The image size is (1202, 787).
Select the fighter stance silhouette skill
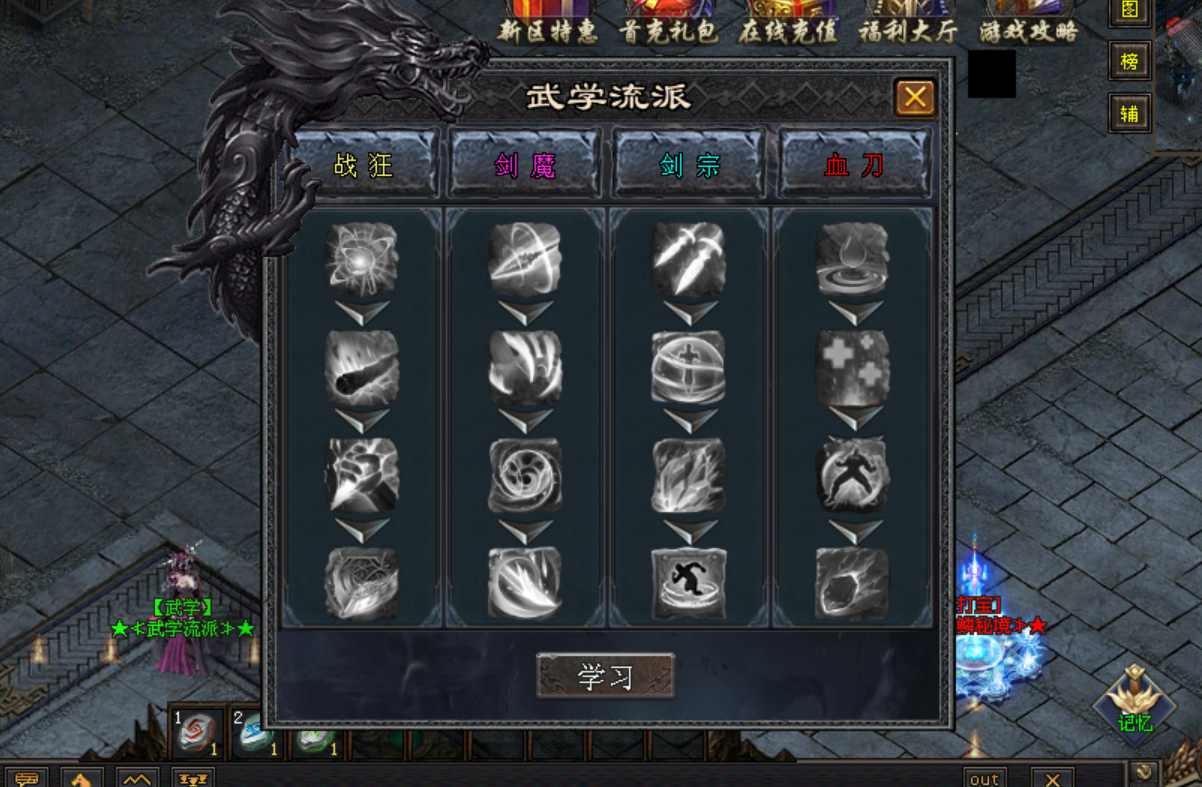[x=853, y=476]
